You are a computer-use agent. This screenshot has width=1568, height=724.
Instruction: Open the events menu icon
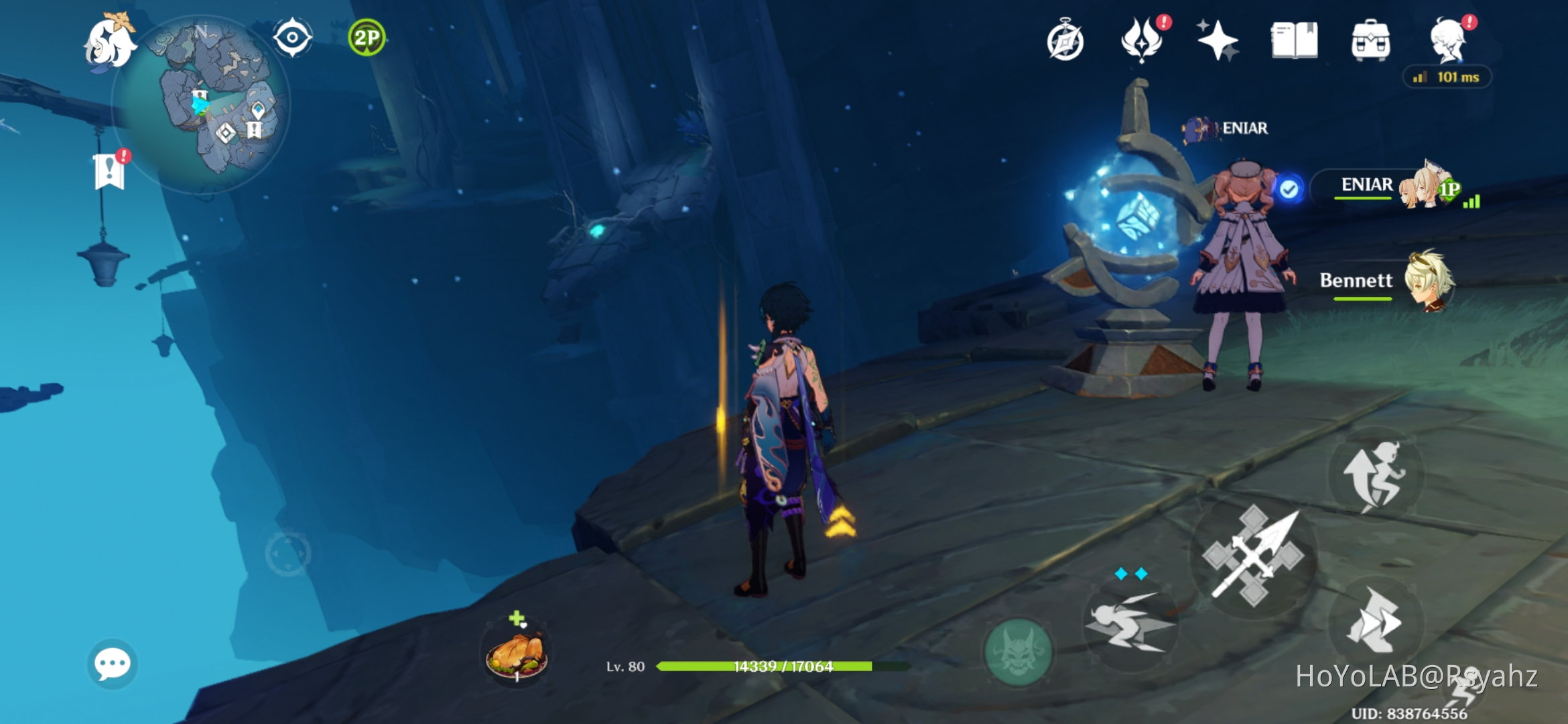(1142, 40)
